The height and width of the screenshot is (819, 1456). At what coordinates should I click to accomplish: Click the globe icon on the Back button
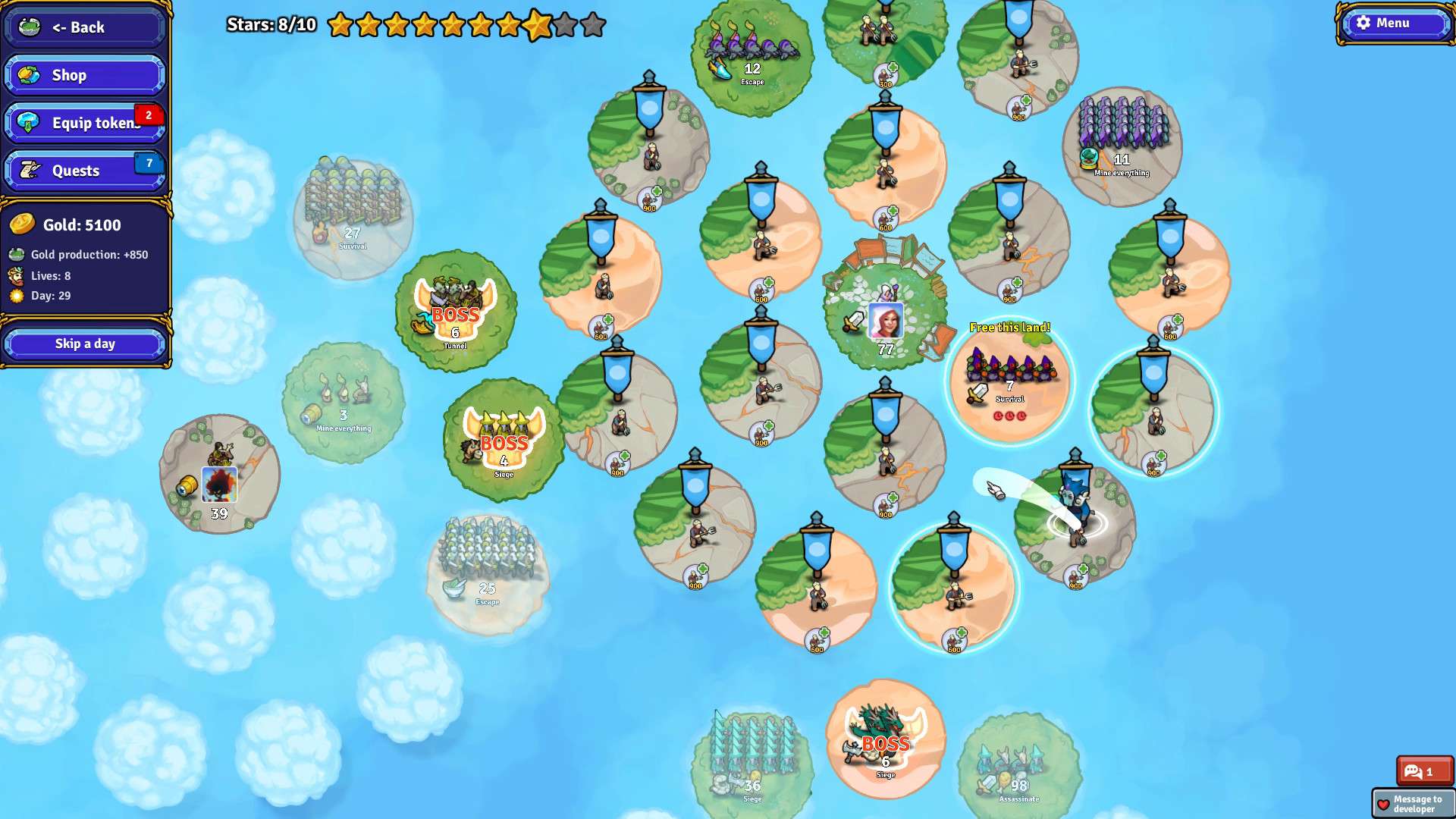[x=27, y=27]
